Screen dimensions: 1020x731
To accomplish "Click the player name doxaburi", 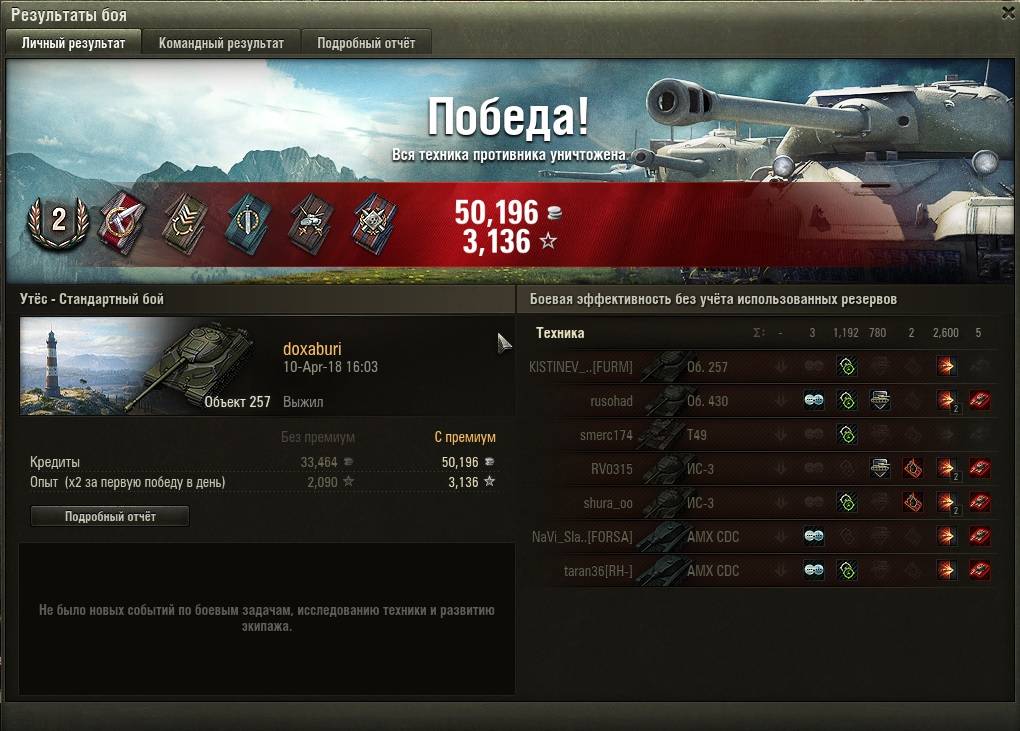I will pos(312,349).
